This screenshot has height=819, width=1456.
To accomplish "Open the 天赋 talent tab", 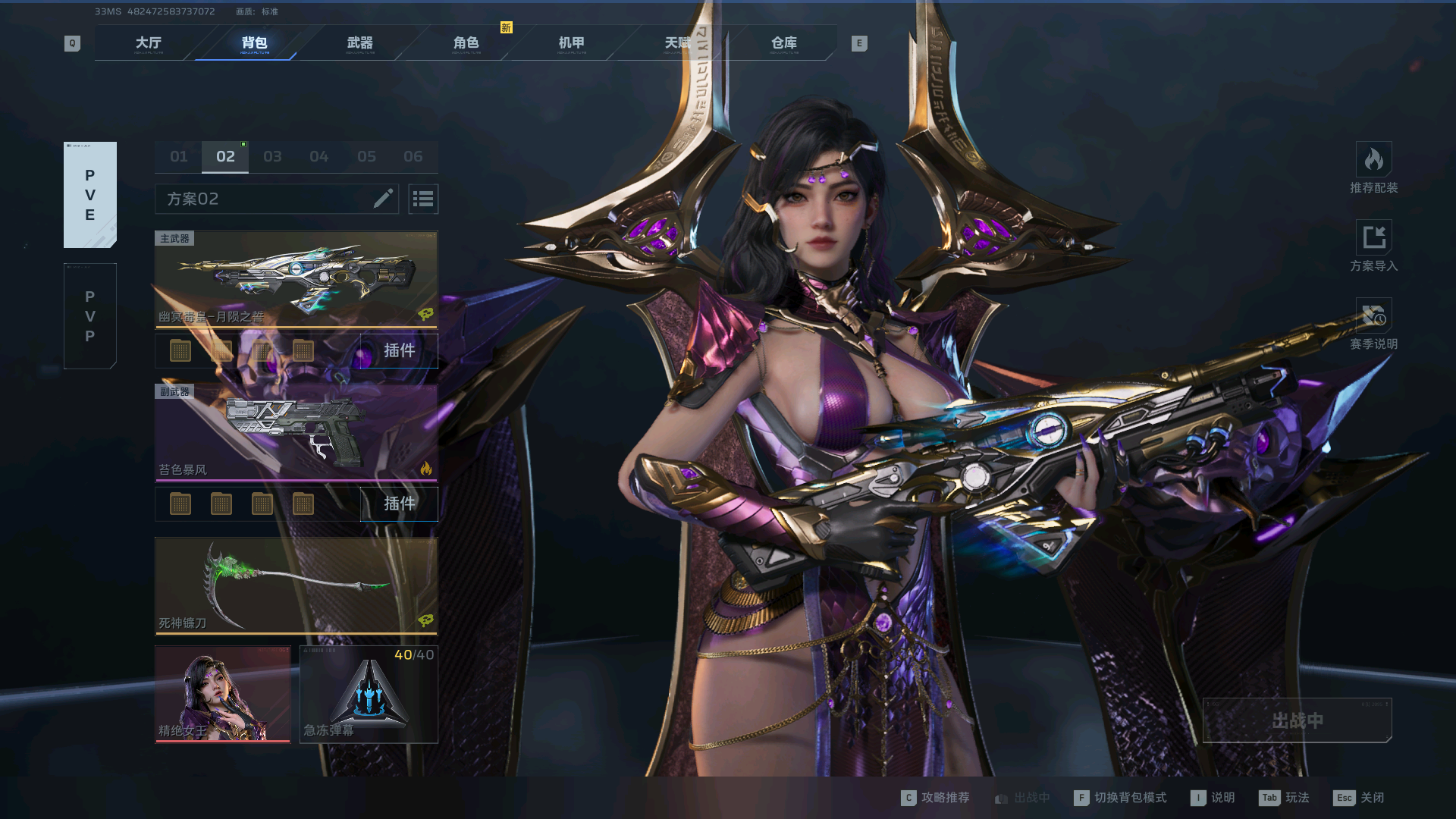I will [677, 43].
